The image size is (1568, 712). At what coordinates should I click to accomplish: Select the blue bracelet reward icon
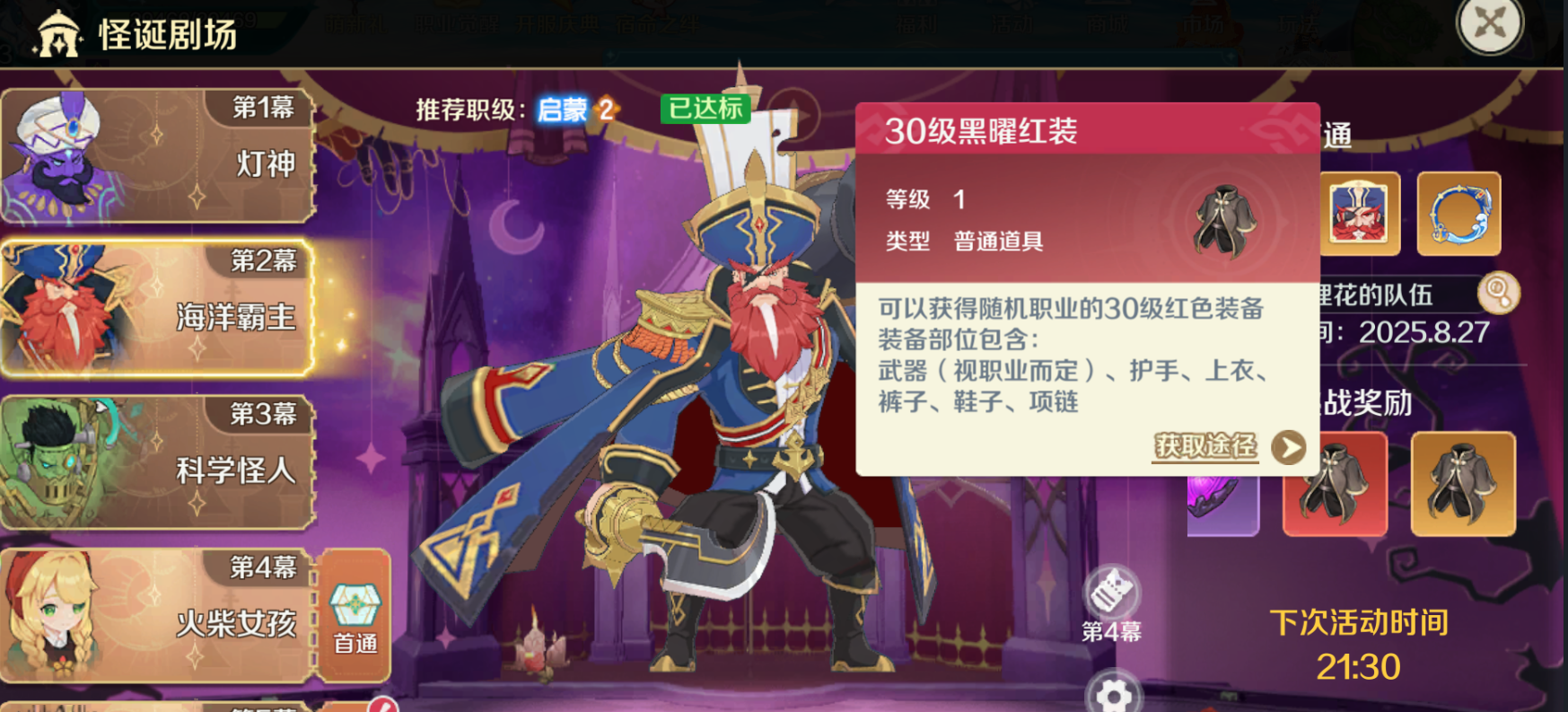pos(1460,215)
